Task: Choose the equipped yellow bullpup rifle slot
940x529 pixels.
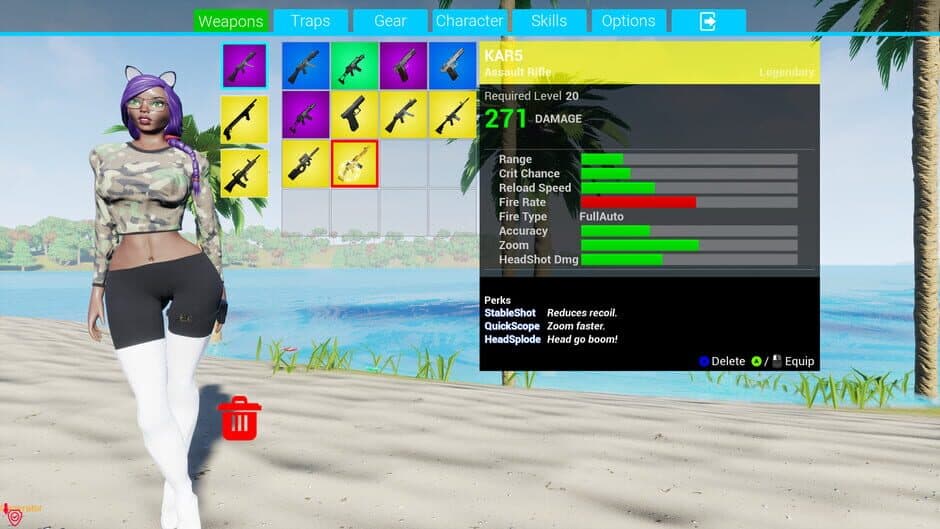Action: click(244, 173)
